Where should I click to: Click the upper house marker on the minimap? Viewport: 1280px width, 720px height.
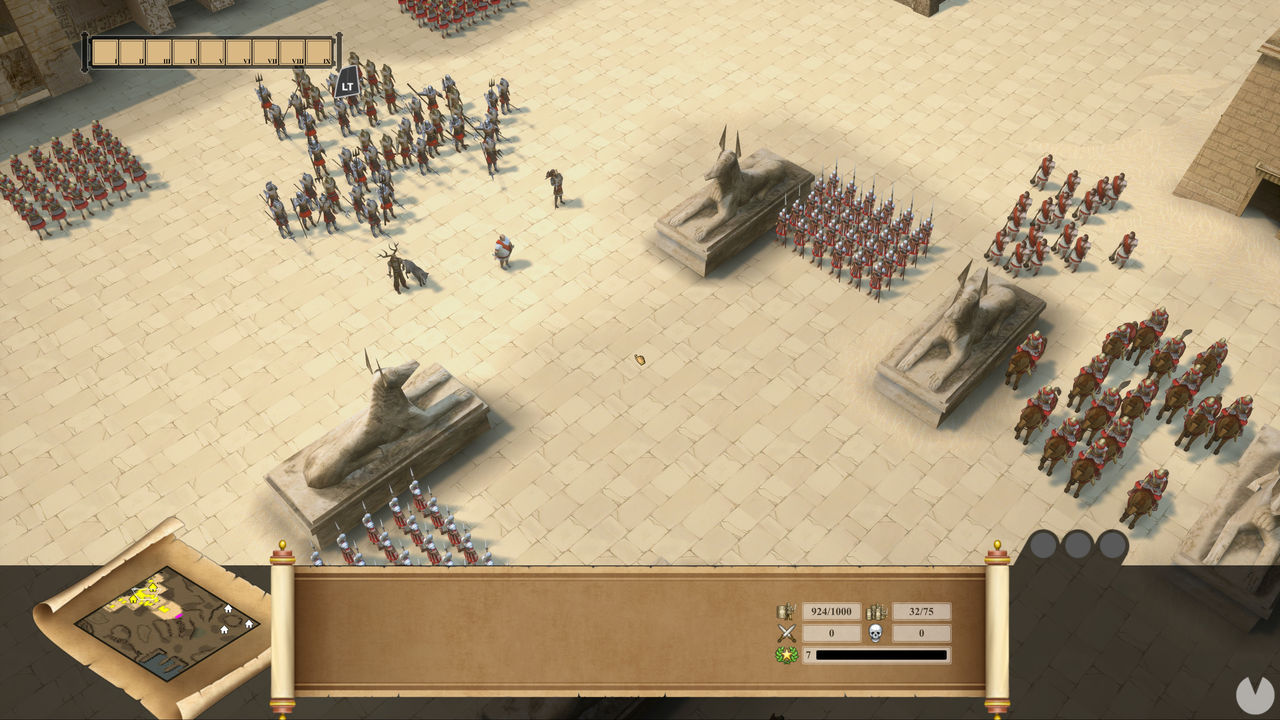coord(228,609)
